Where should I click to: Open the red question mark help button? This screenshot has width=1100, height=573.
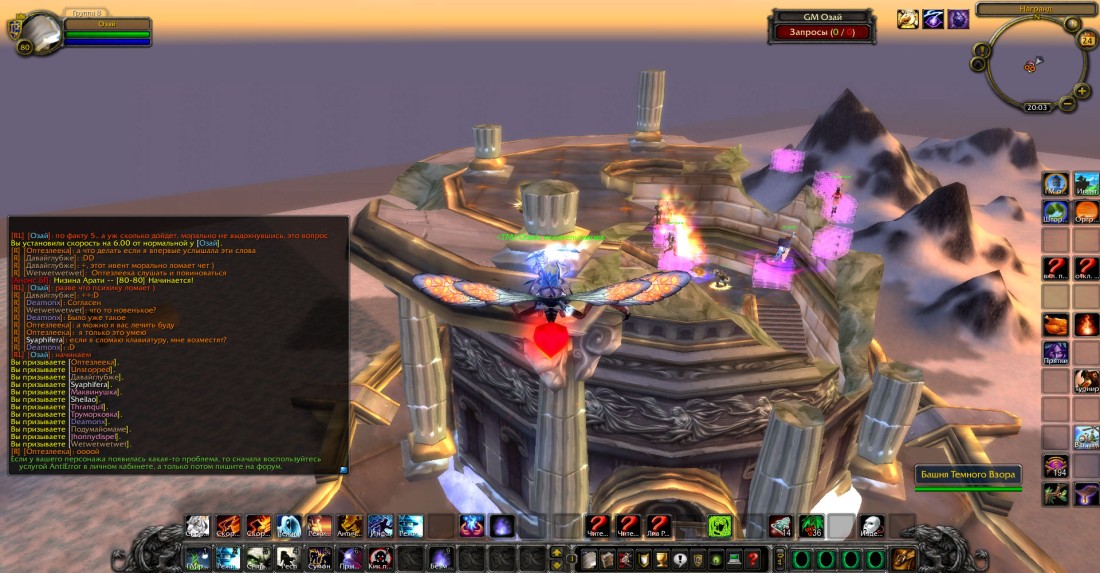(753, 559)
